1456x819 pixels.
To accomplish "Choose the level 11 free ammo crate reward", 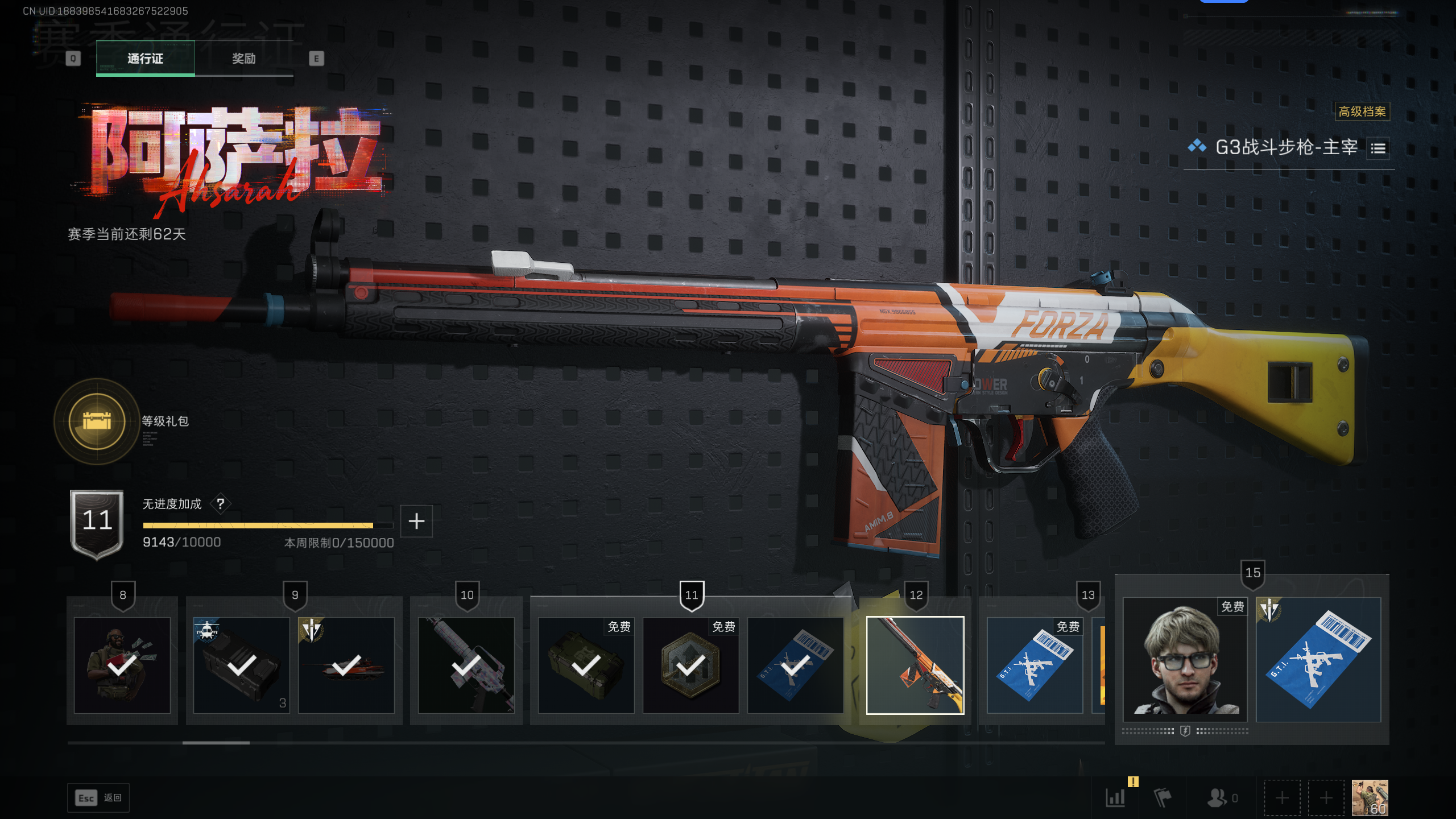I will tap(586, 665).
